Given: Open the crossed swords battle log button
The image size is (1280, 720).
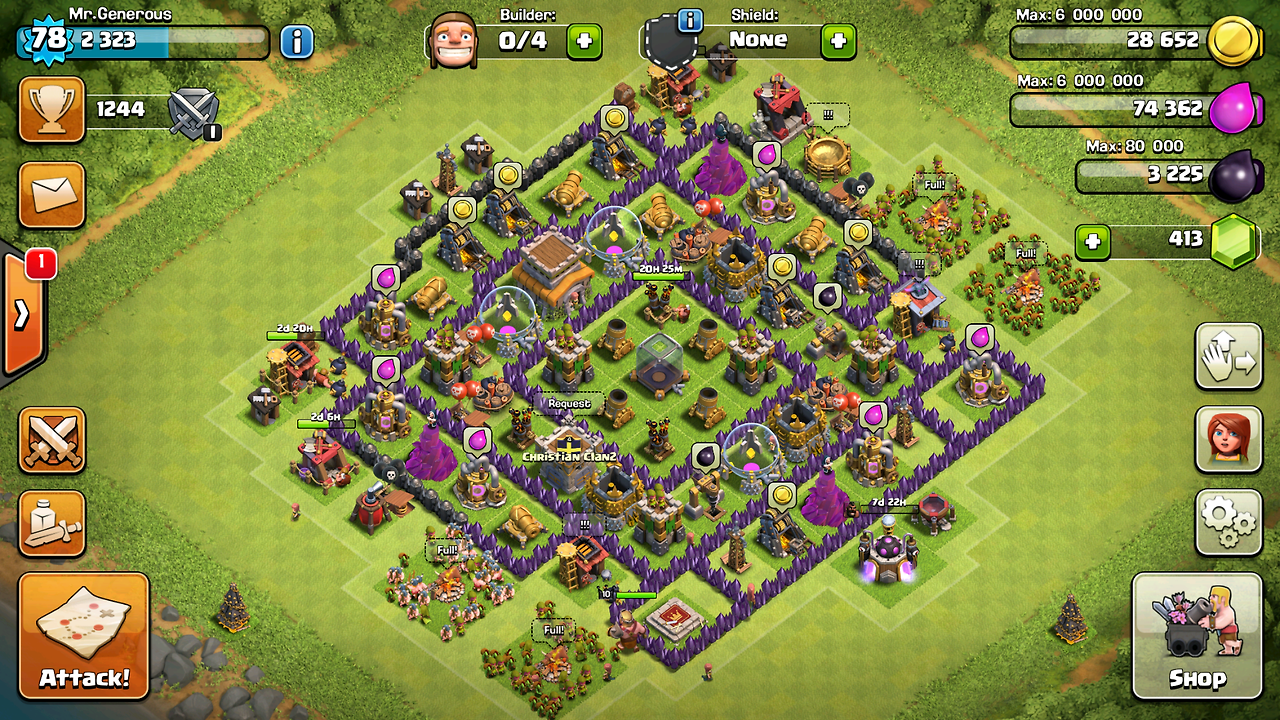Looking at the screenshot, I should click(51, 440).
